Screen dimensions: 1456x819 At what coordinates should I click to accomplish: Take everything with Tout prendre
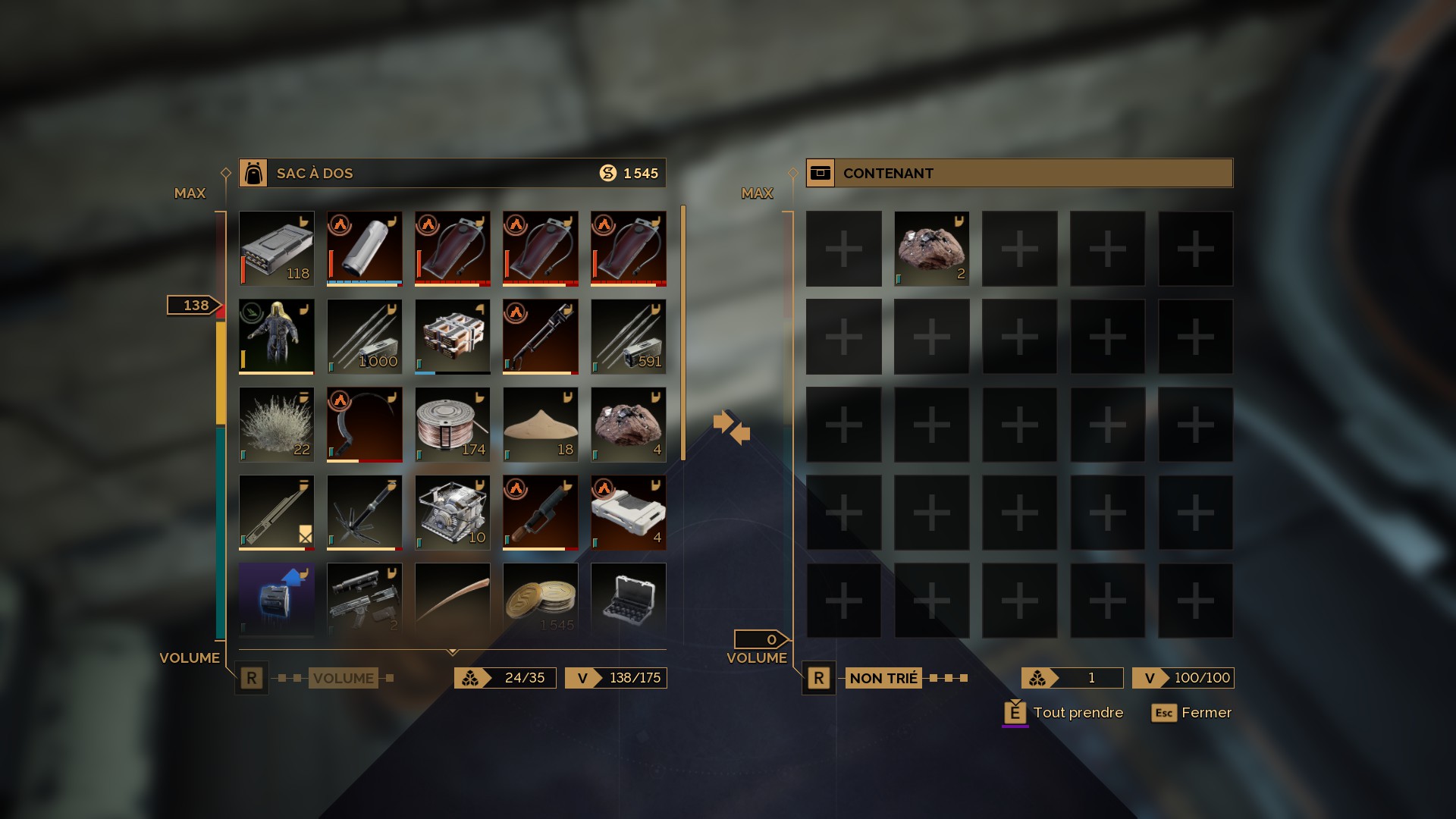click(1063, 713)
